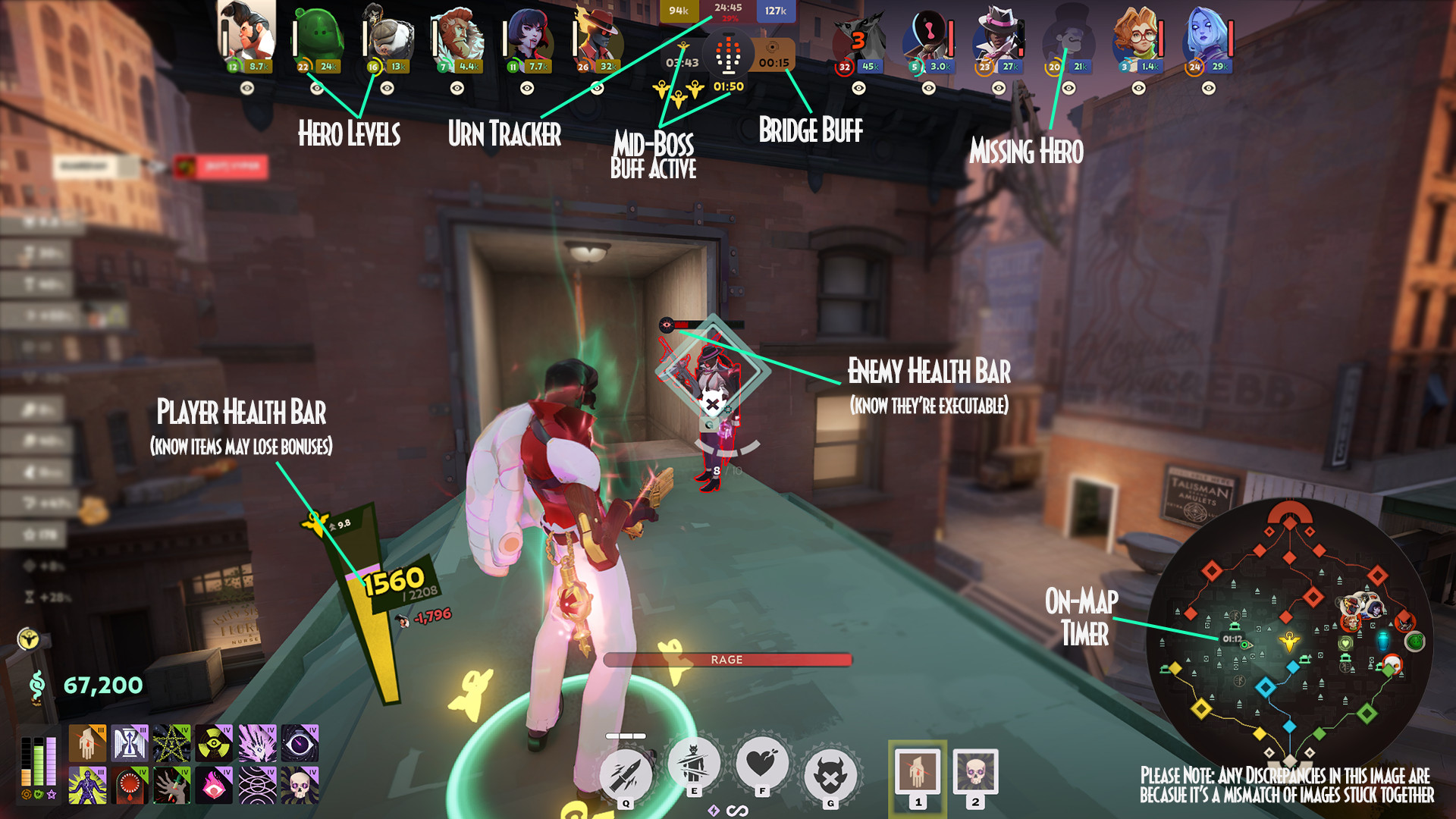Click the infinity flex slot icon
The height and width of the screenshot is (819, 1456).
(x=737, y=810)
